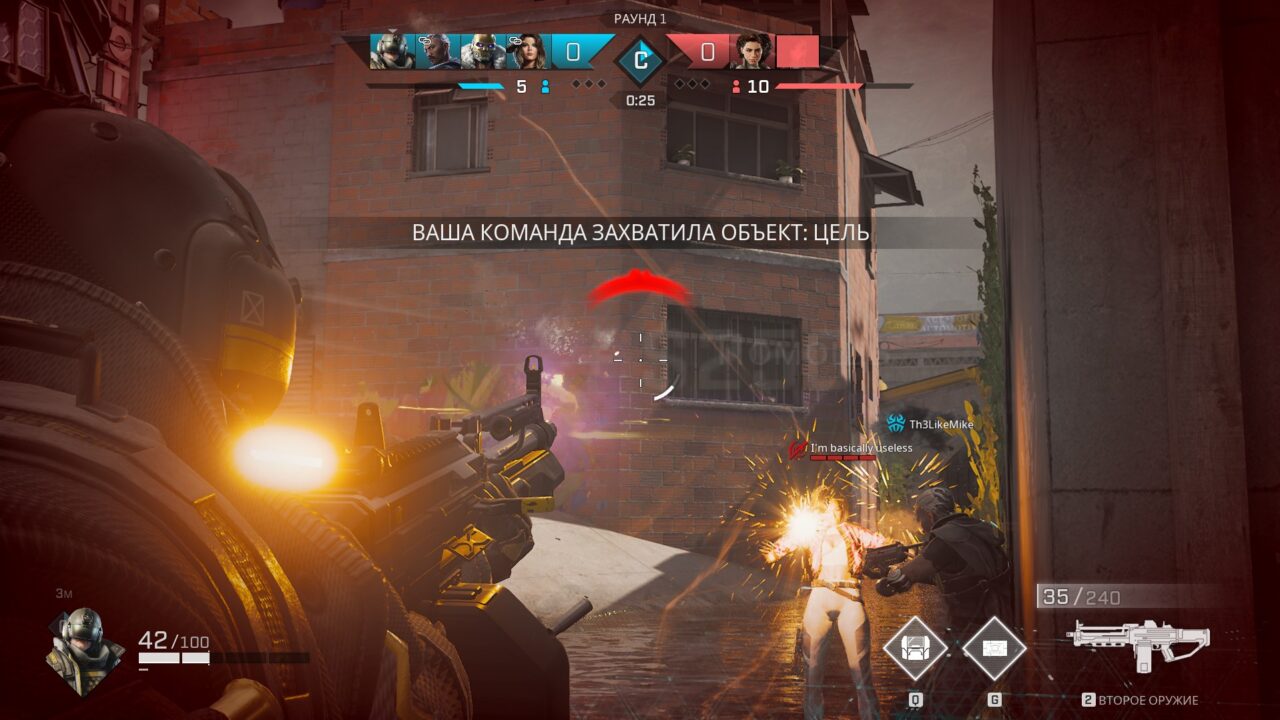Select the gold-masked teammate portrait in top bar
This screenshot has height=720, width=1280.
pyautogui.click(x=482, y=51)
